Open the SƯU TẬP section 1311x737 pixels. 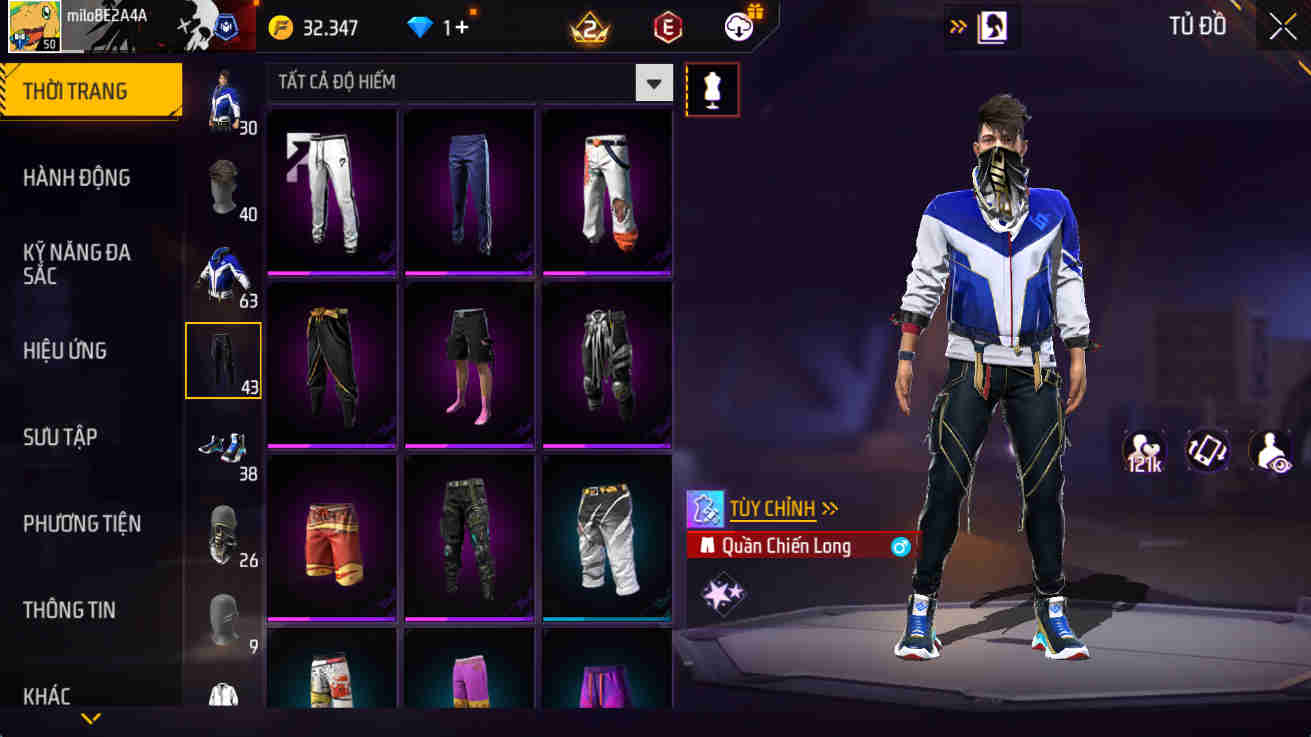click(x=62, y=437)
